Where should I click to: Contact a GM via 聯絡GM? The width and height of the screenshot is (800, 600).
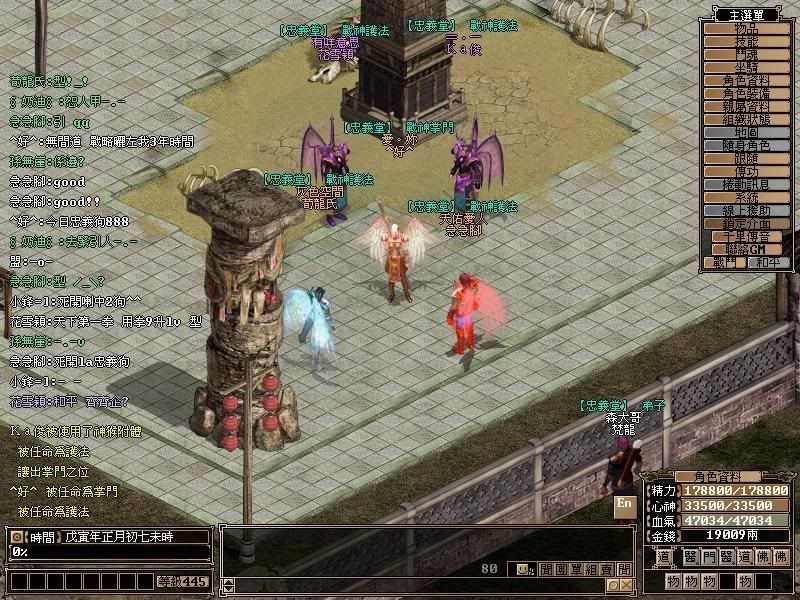748,248
